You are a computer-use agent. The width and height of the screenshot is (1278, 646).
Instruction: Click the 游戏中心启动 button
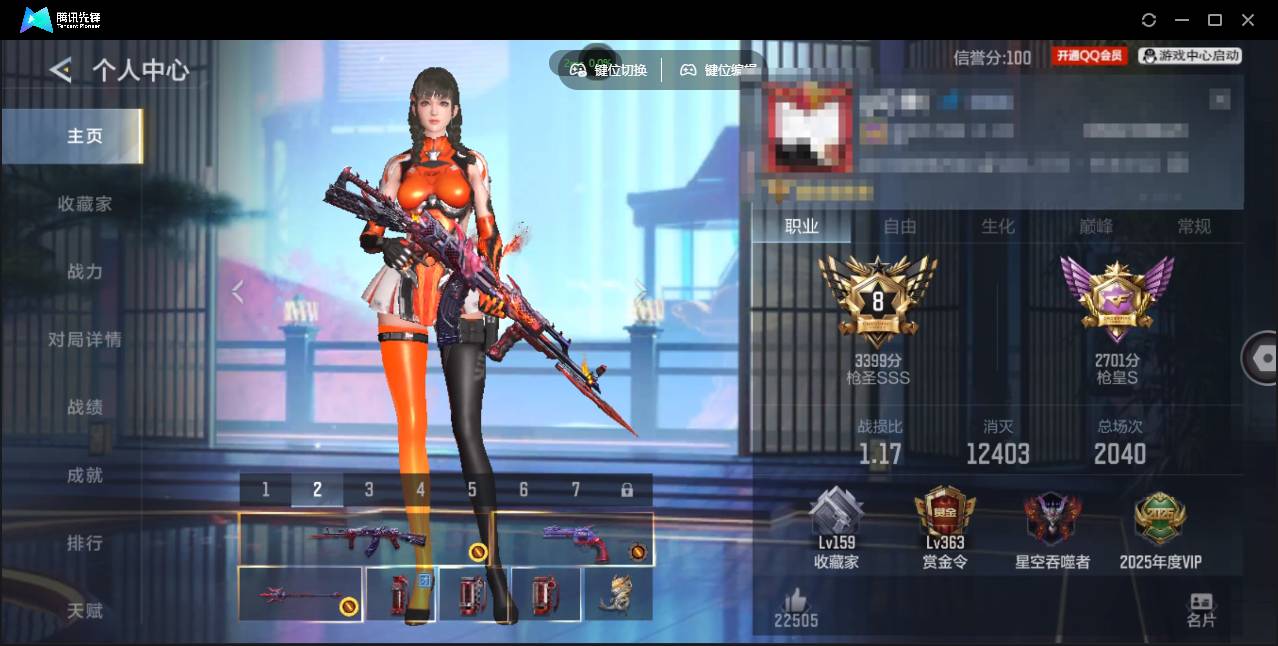click(1190, 57)
